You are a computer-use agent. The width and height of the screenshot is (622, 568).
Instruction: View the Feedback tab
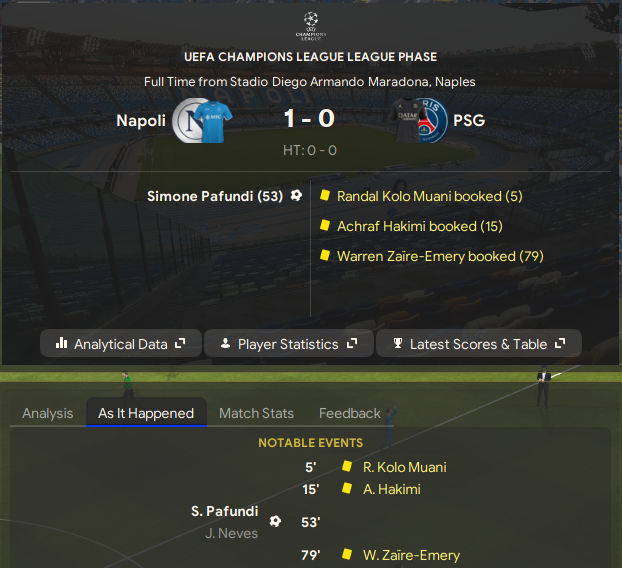tap(350, 413)
